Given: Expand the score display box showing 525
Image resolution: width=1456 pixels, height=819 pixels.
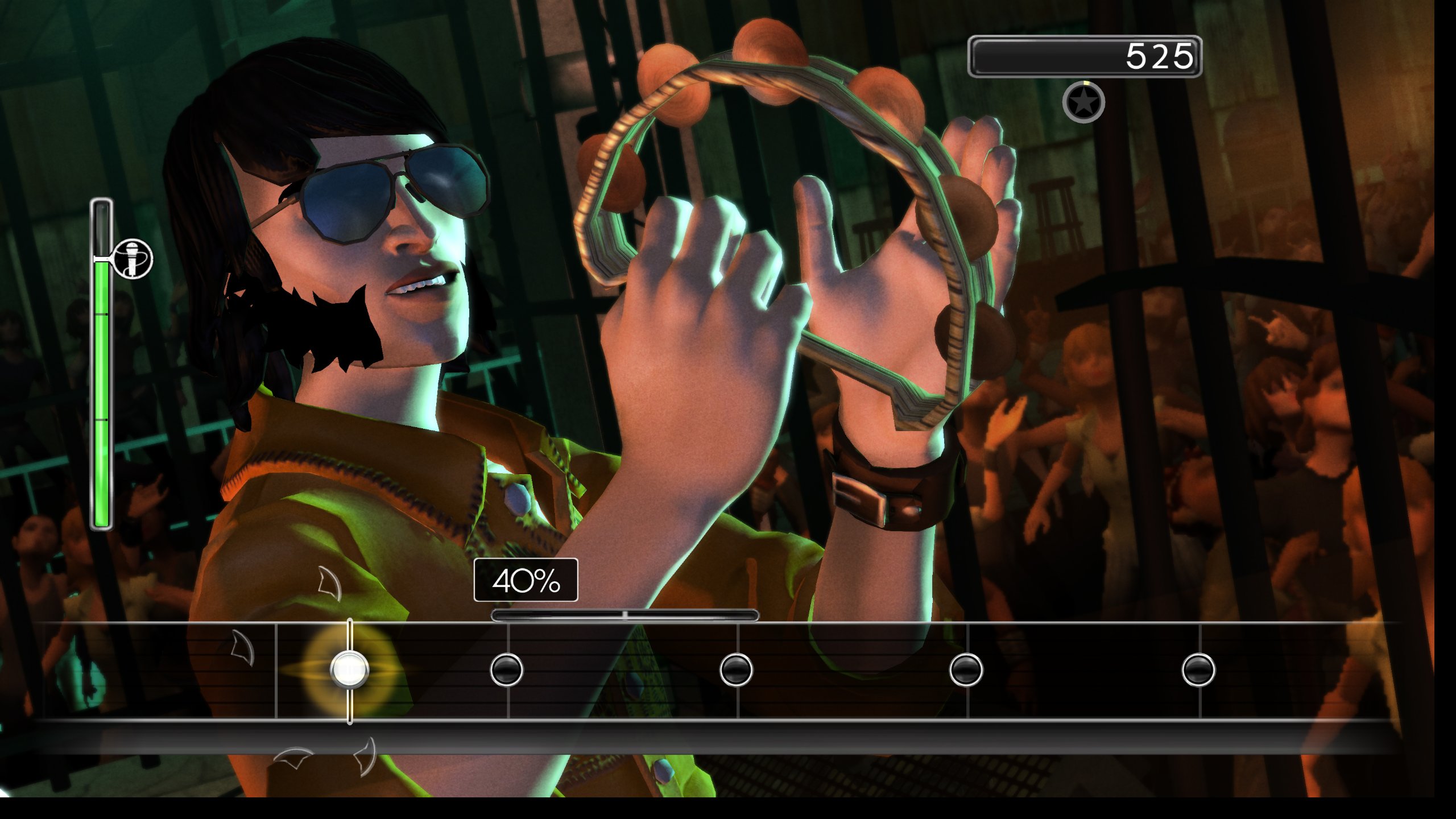Looking at the screenshot, I should pos(1086,55).
